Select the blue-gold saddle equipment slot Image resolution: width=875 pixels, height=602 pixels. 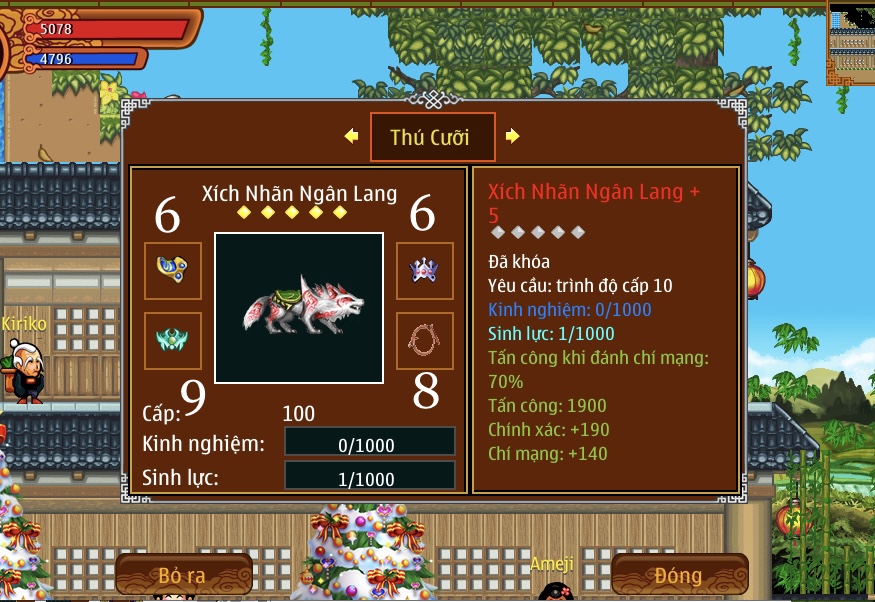tap(173, 270)
